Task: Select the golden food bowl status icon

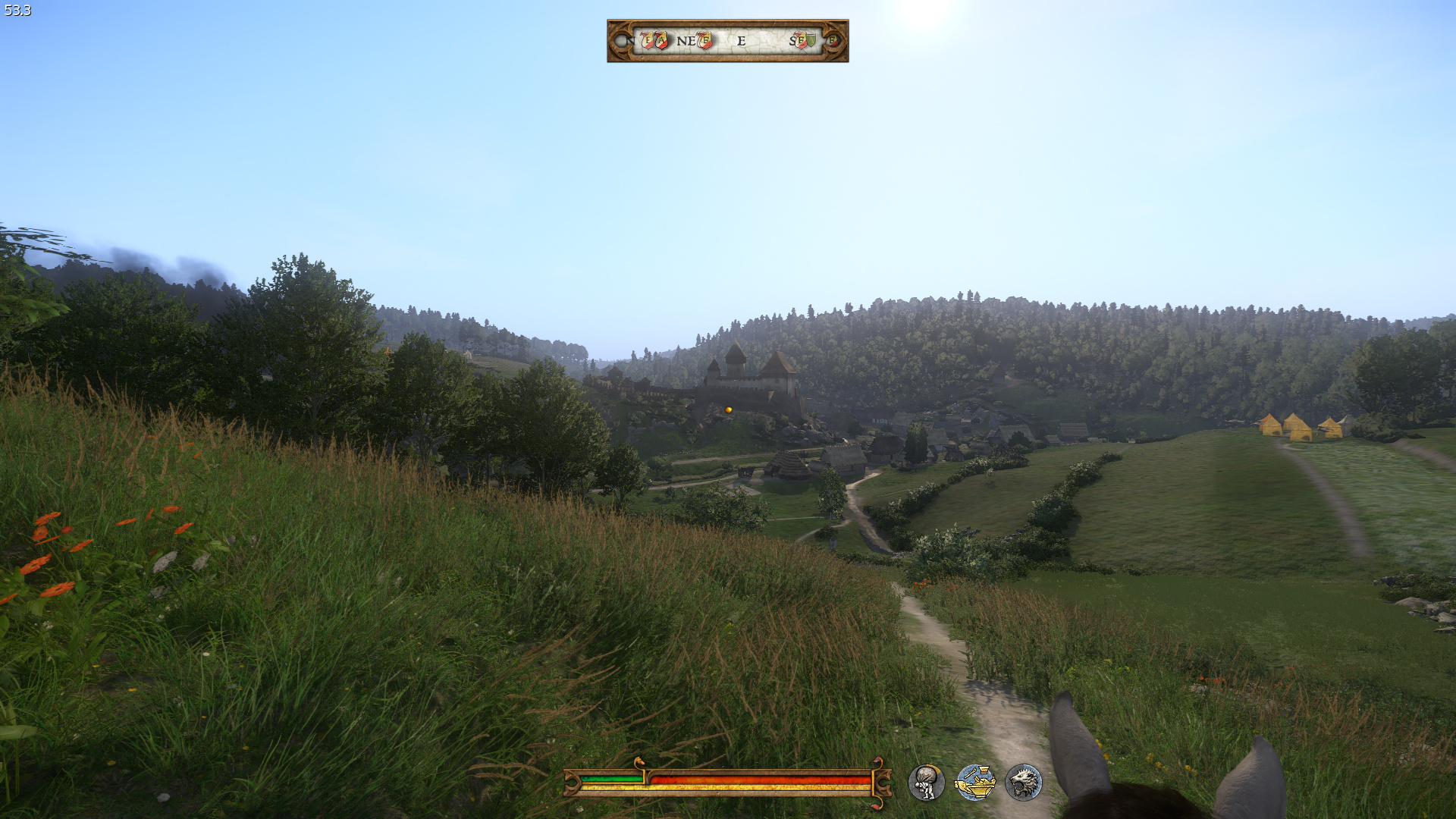Action: pyautogui.click(x=975, y=783)
